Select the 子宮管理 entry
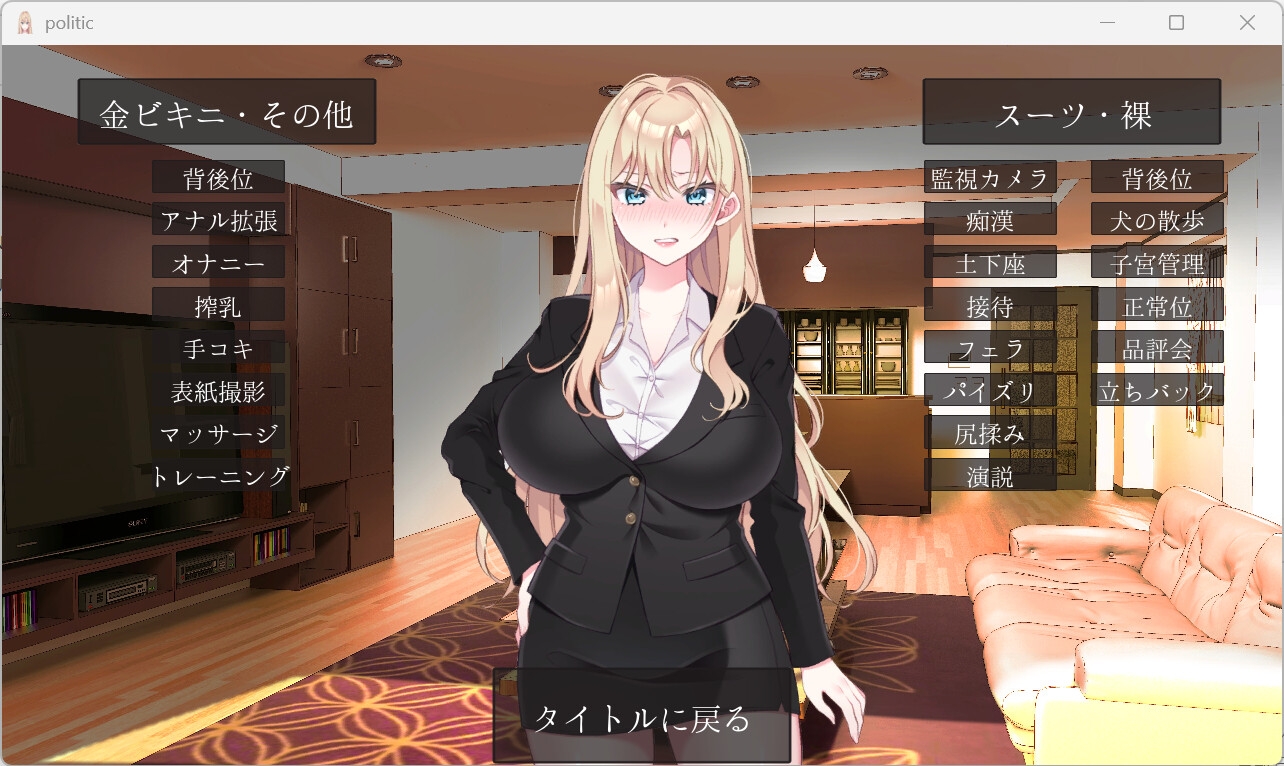 (x=1157, y=263)
